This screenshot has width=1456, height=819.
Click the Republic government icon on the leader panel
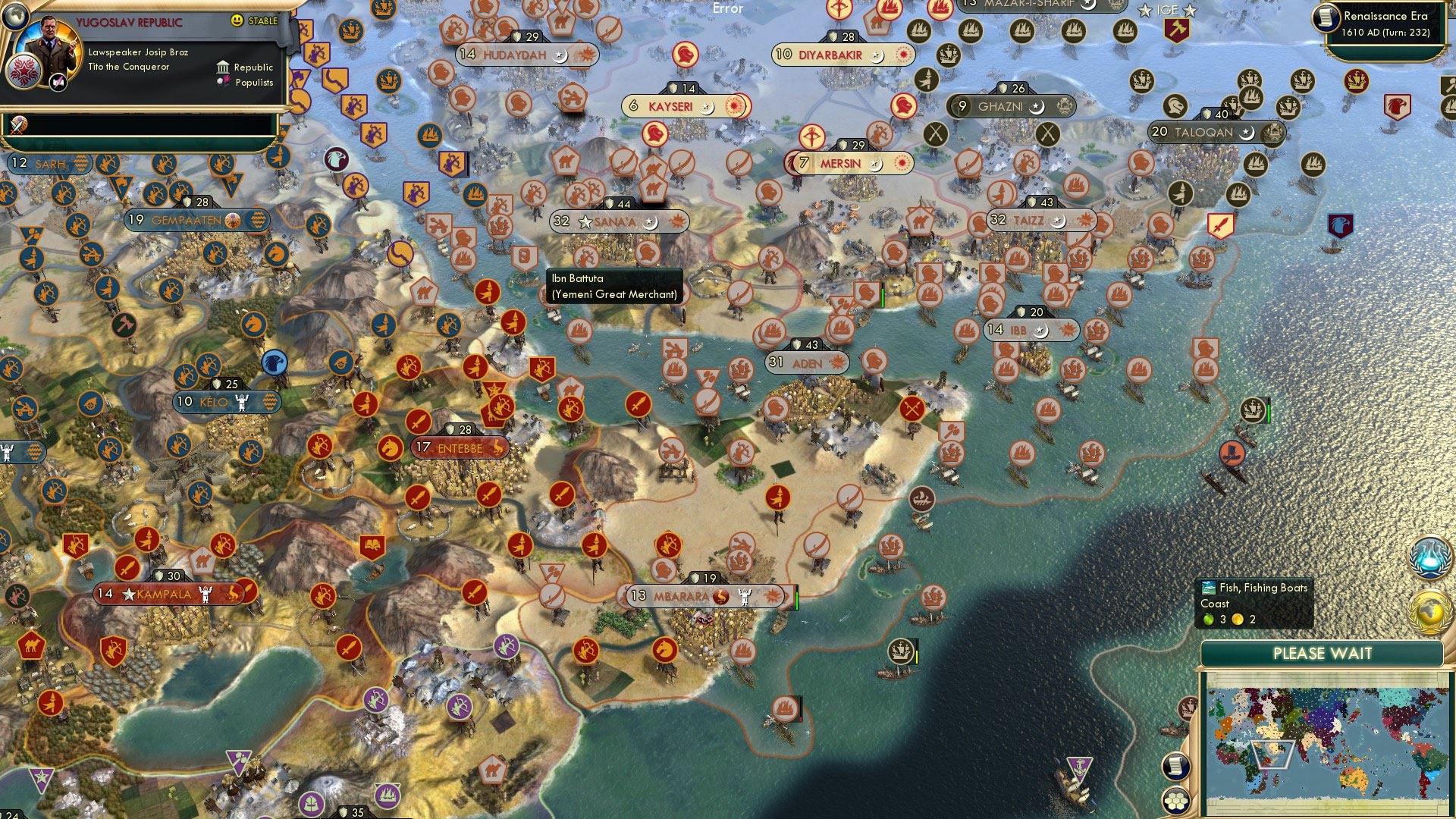(x=223, y=67)
